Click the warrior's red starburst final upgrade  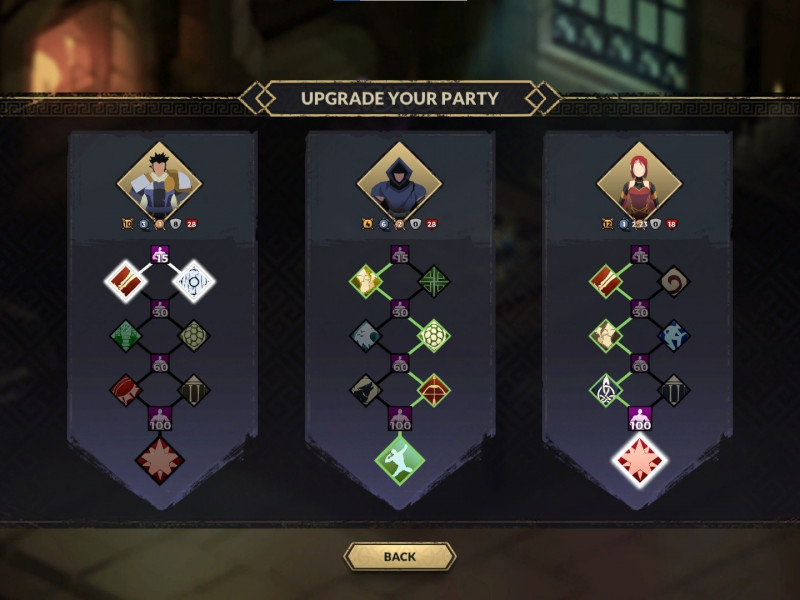160,460
